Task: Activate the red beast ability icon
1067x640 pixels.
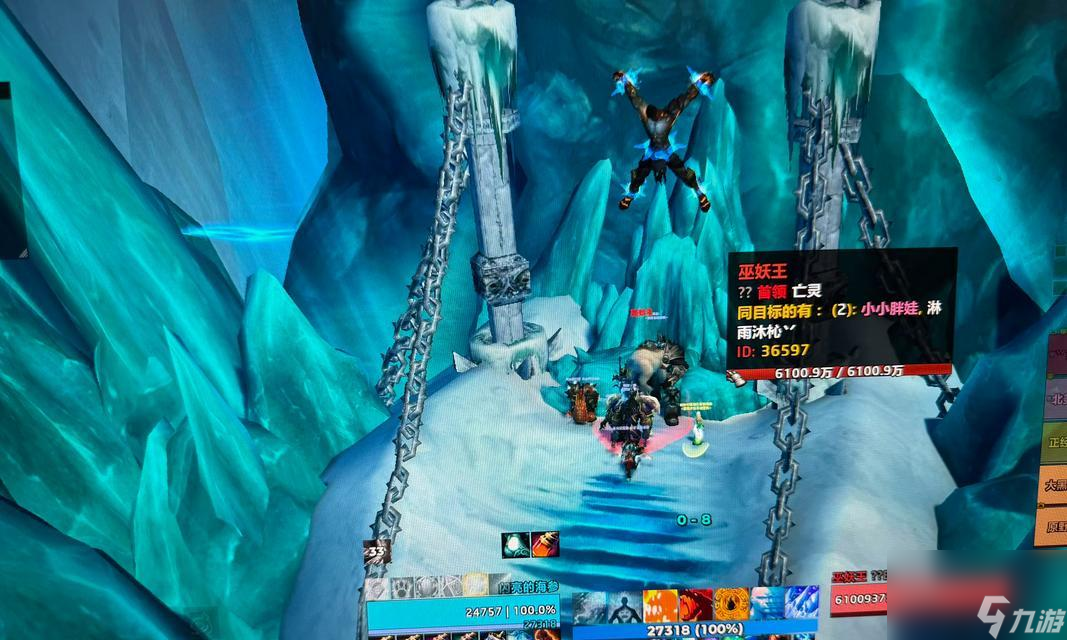Action: (x=696, y=605)
